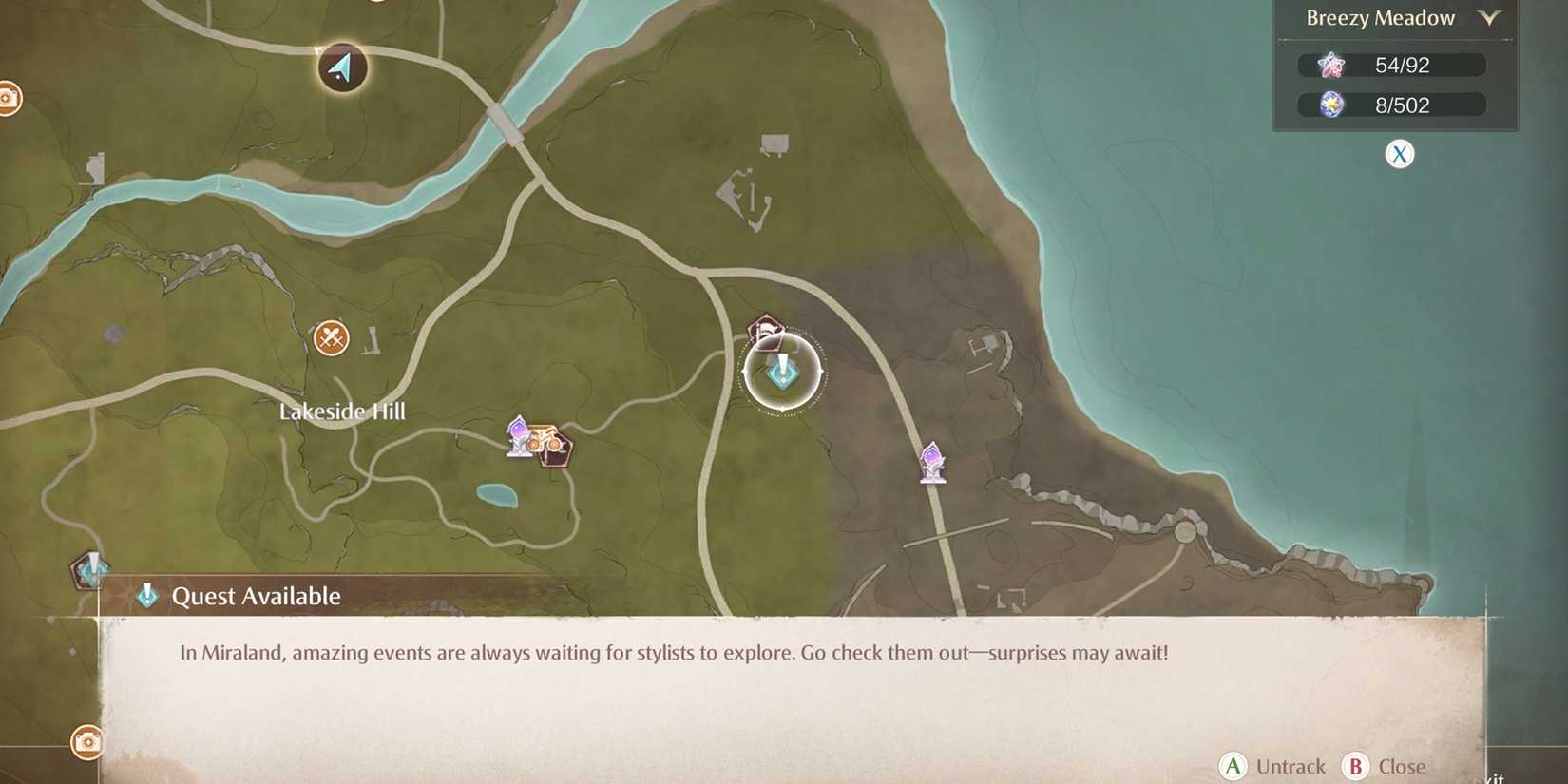Click the Whimstar counter showing 8/502

pyautogui.click(x=1392, y=105)
